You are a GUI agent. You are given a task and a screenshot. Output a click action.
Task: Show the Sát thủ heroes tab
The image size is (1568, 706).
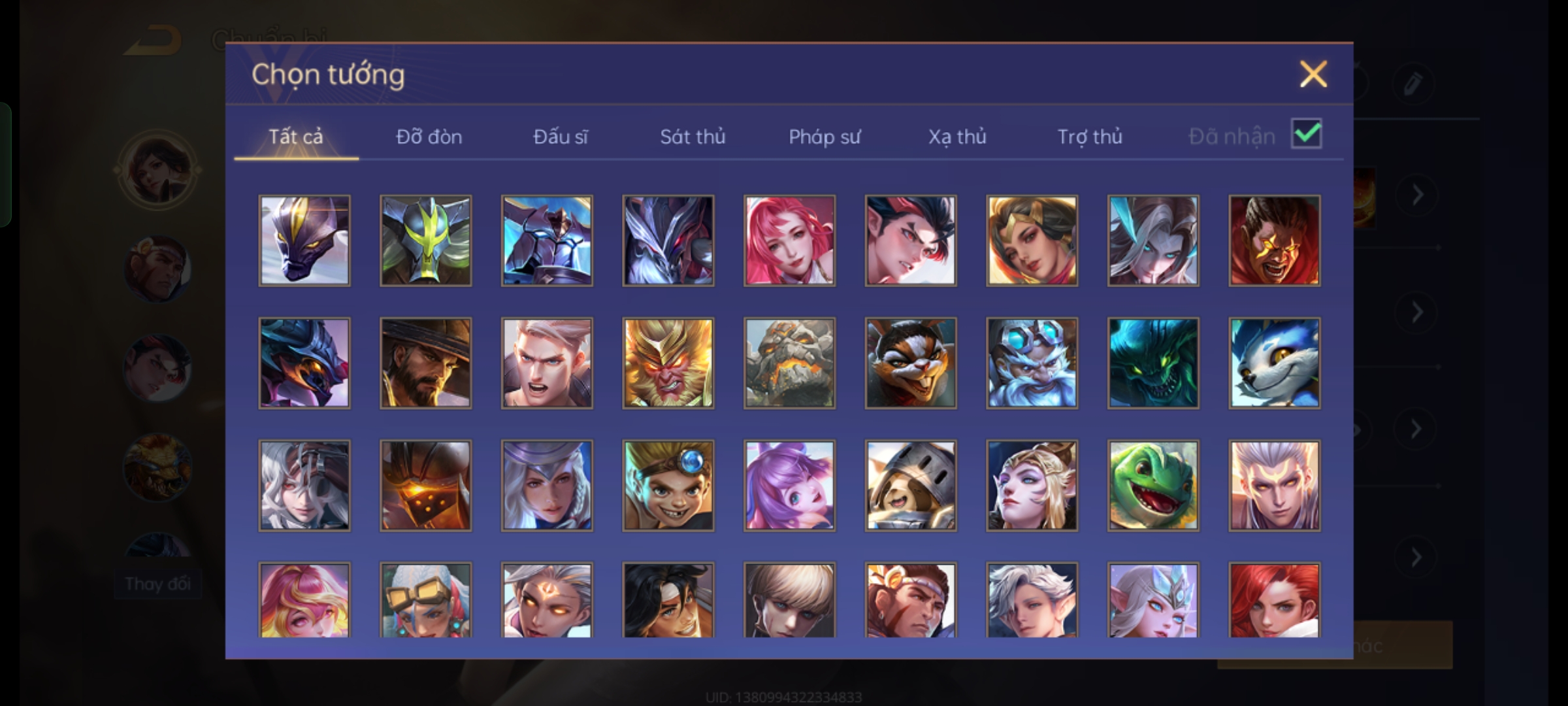pyautogui.click(x=693, y=137)
